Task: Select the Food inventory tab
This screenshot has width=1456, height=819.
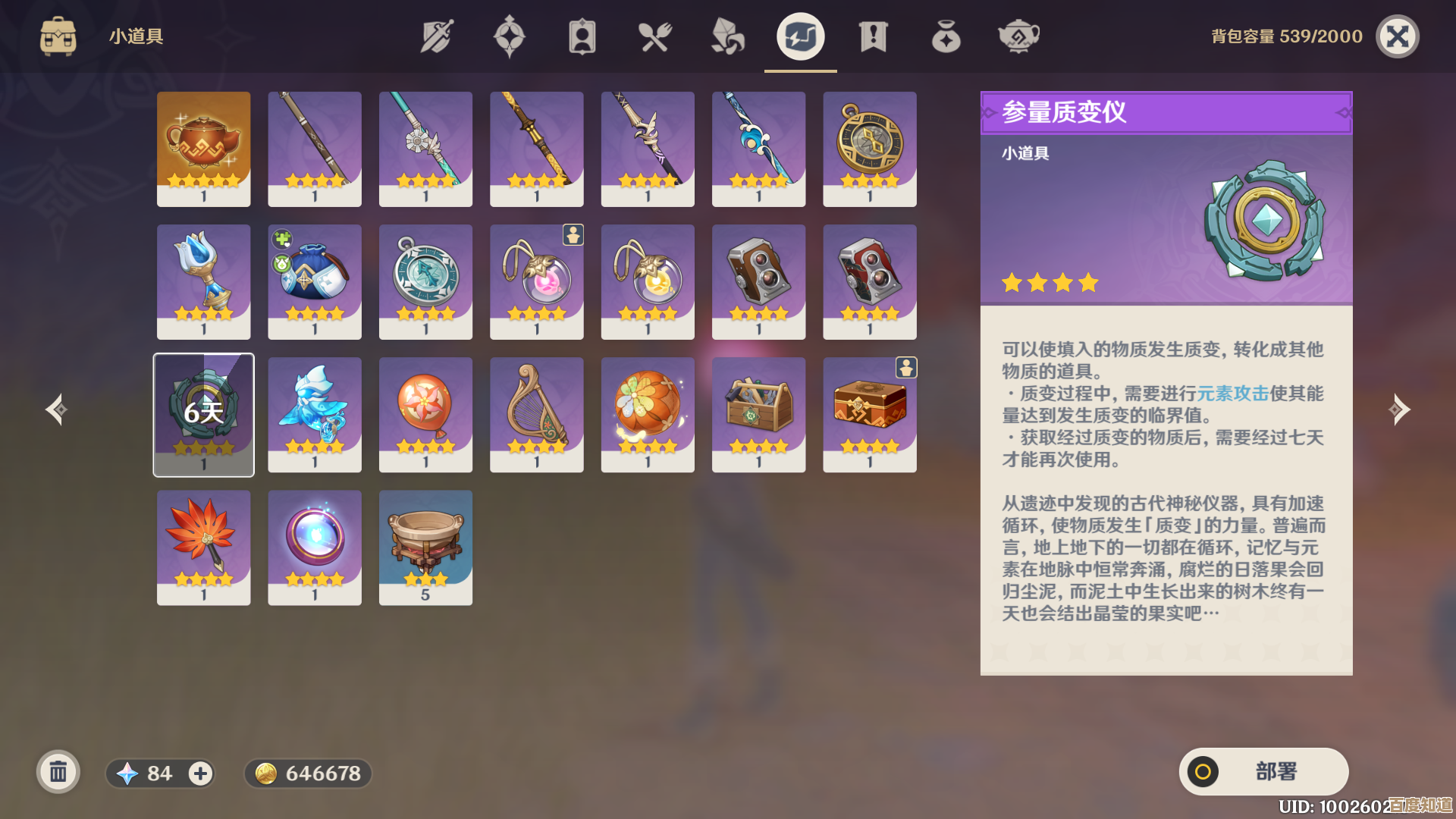Action: (x=656, y=35)
